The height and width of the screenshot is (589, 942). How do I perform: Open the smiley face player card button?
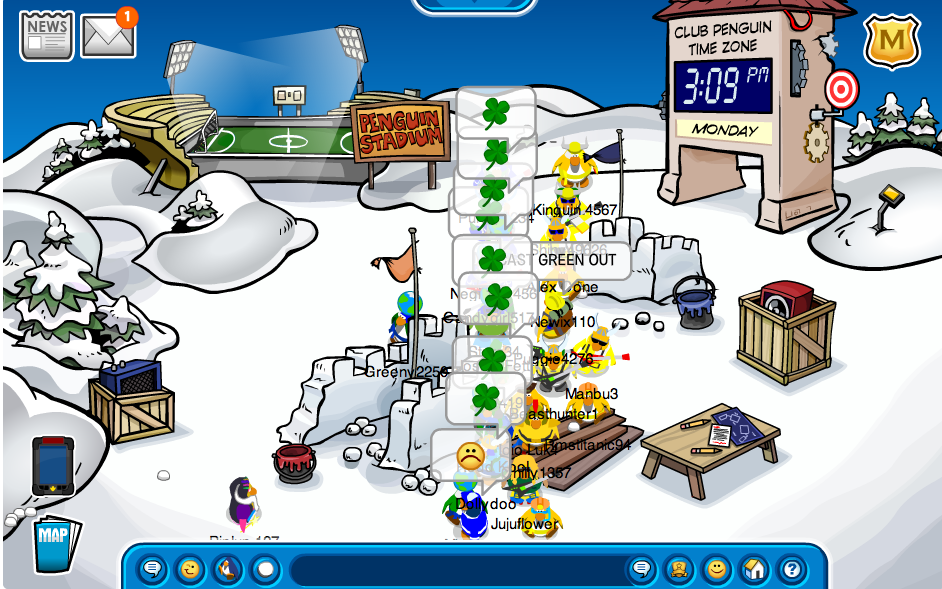(x=716, y=570)
